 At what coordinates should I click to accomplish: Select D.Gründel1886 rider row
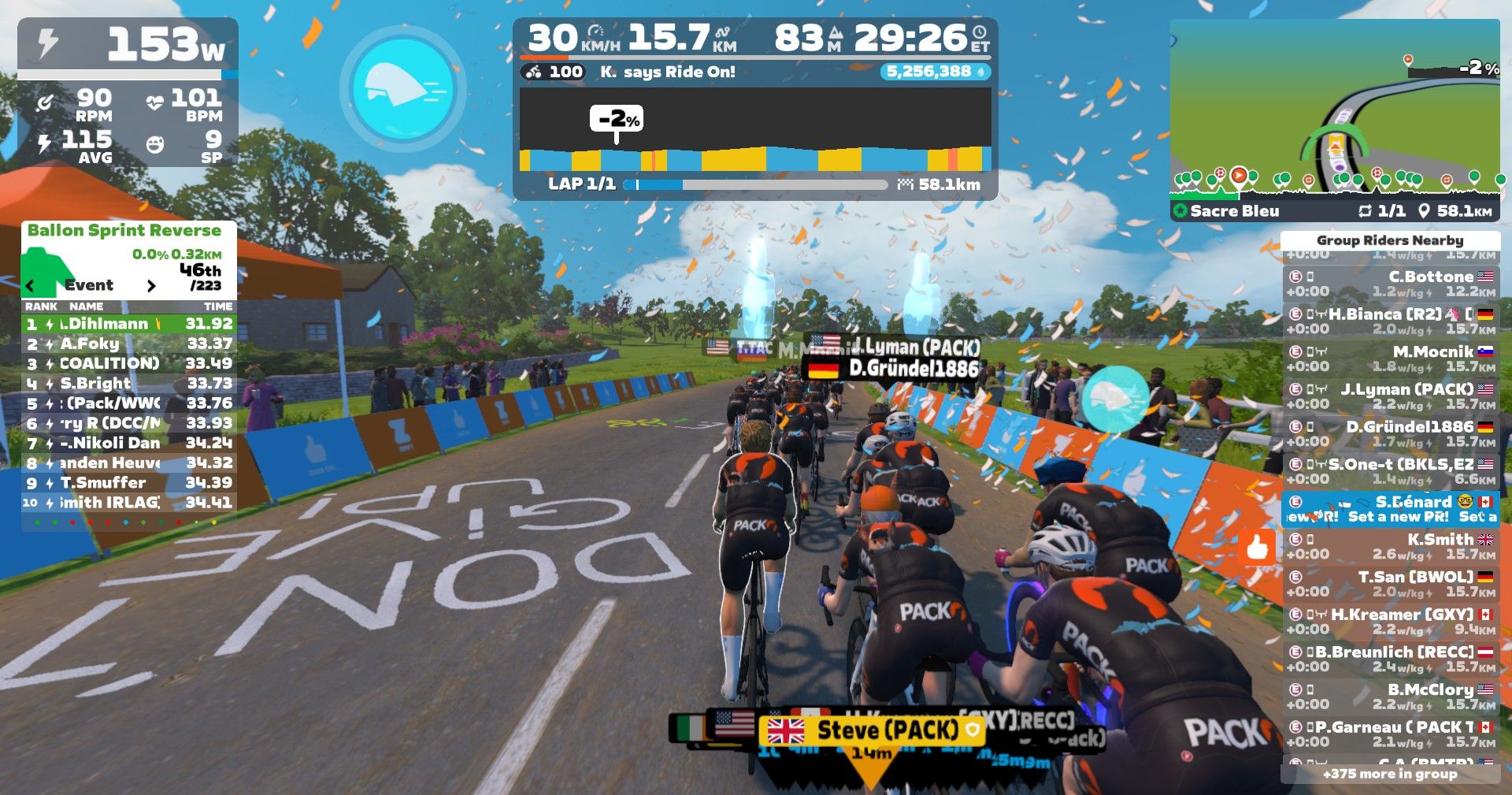1391,433
